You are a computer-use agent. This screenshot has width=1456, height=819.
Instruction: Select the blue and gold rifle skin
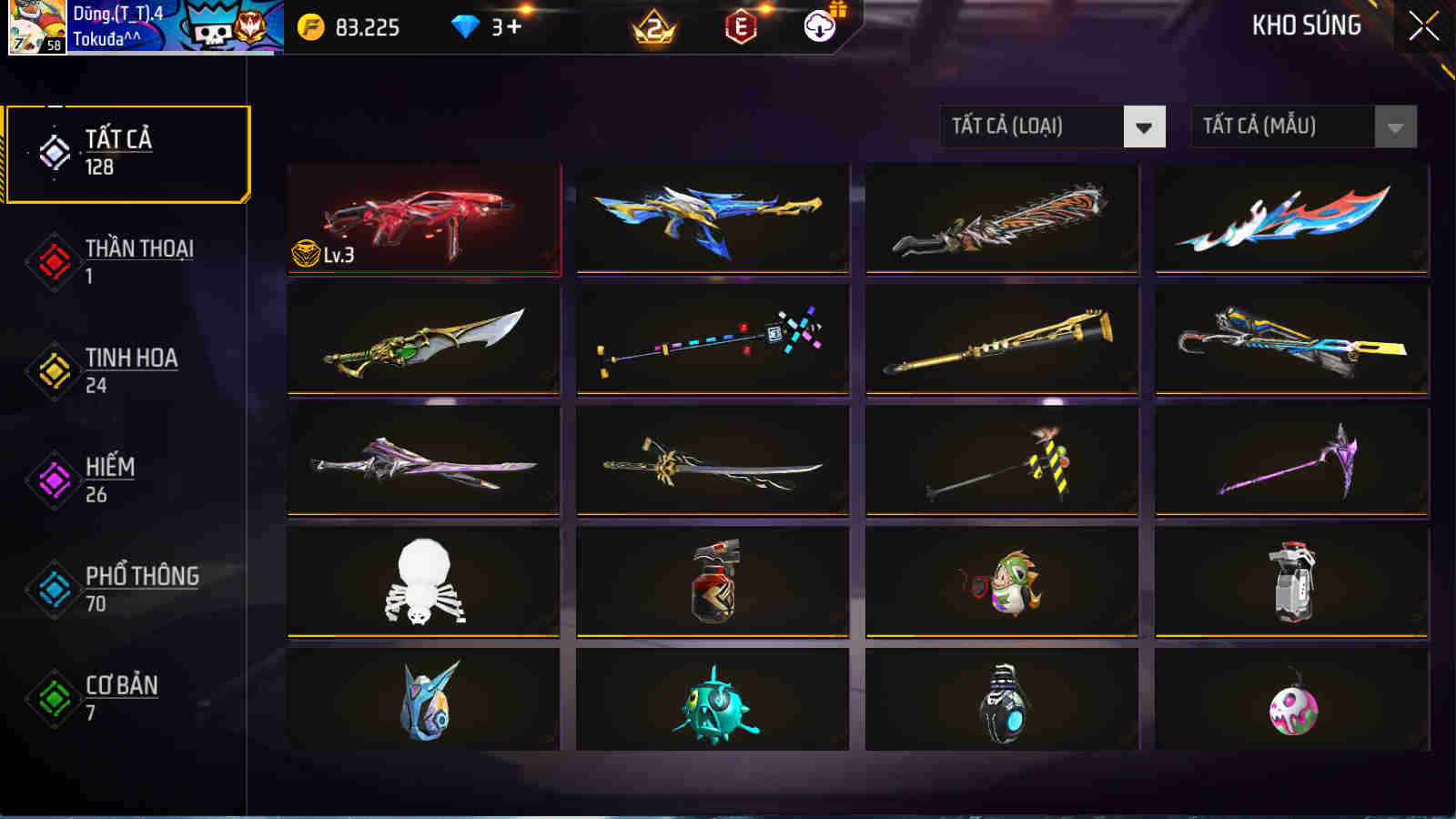710,218
